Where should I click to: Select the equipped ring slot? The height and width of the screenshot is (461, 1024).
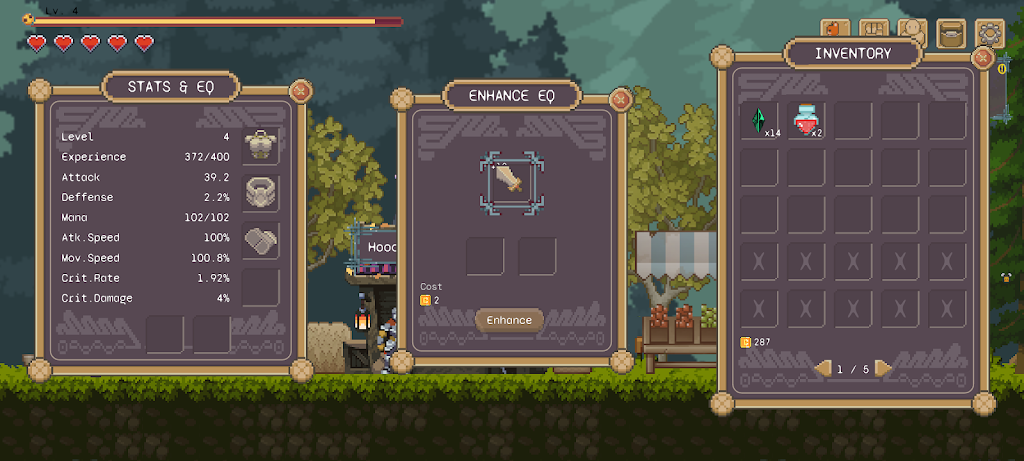[261, 192]
